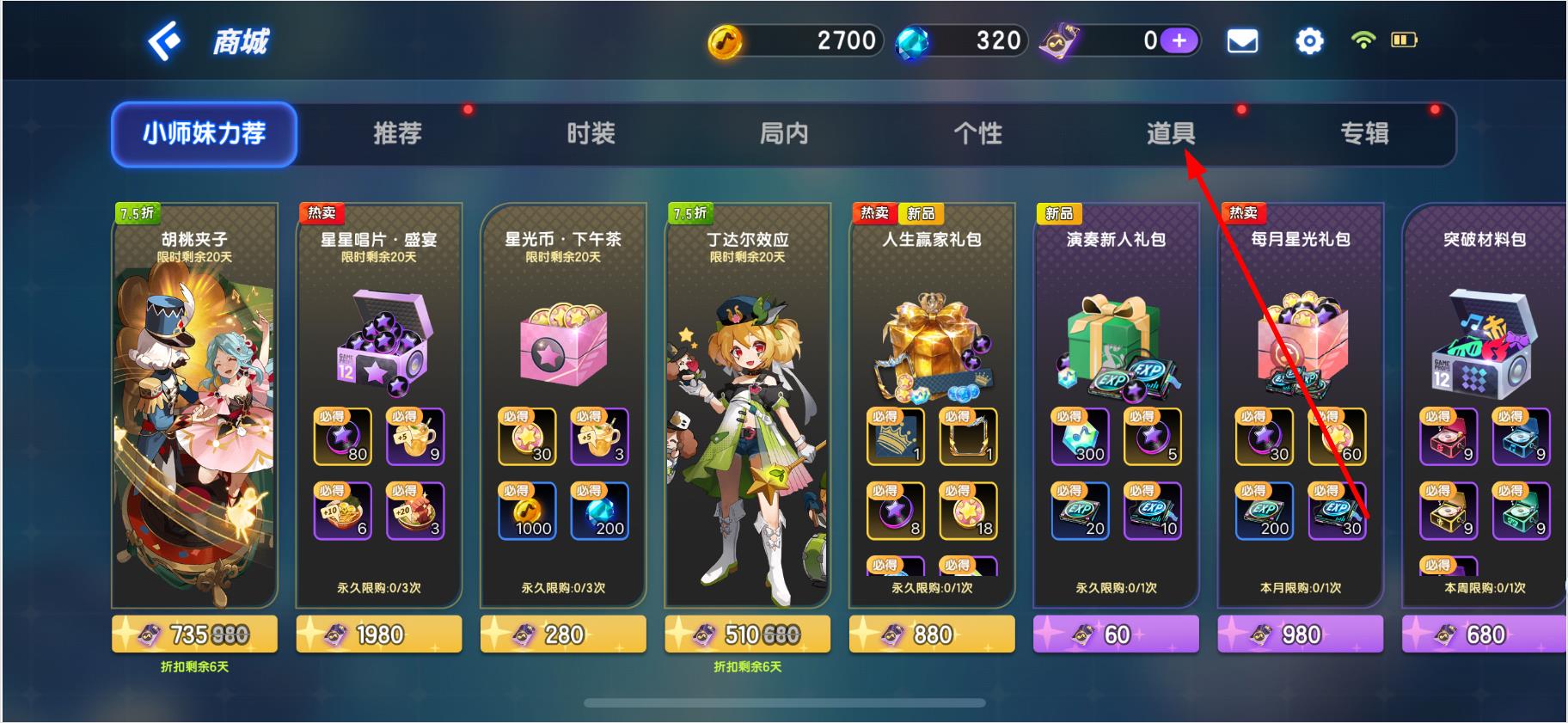
Task: Switch to the 推荐 tab
Action: 397,133
